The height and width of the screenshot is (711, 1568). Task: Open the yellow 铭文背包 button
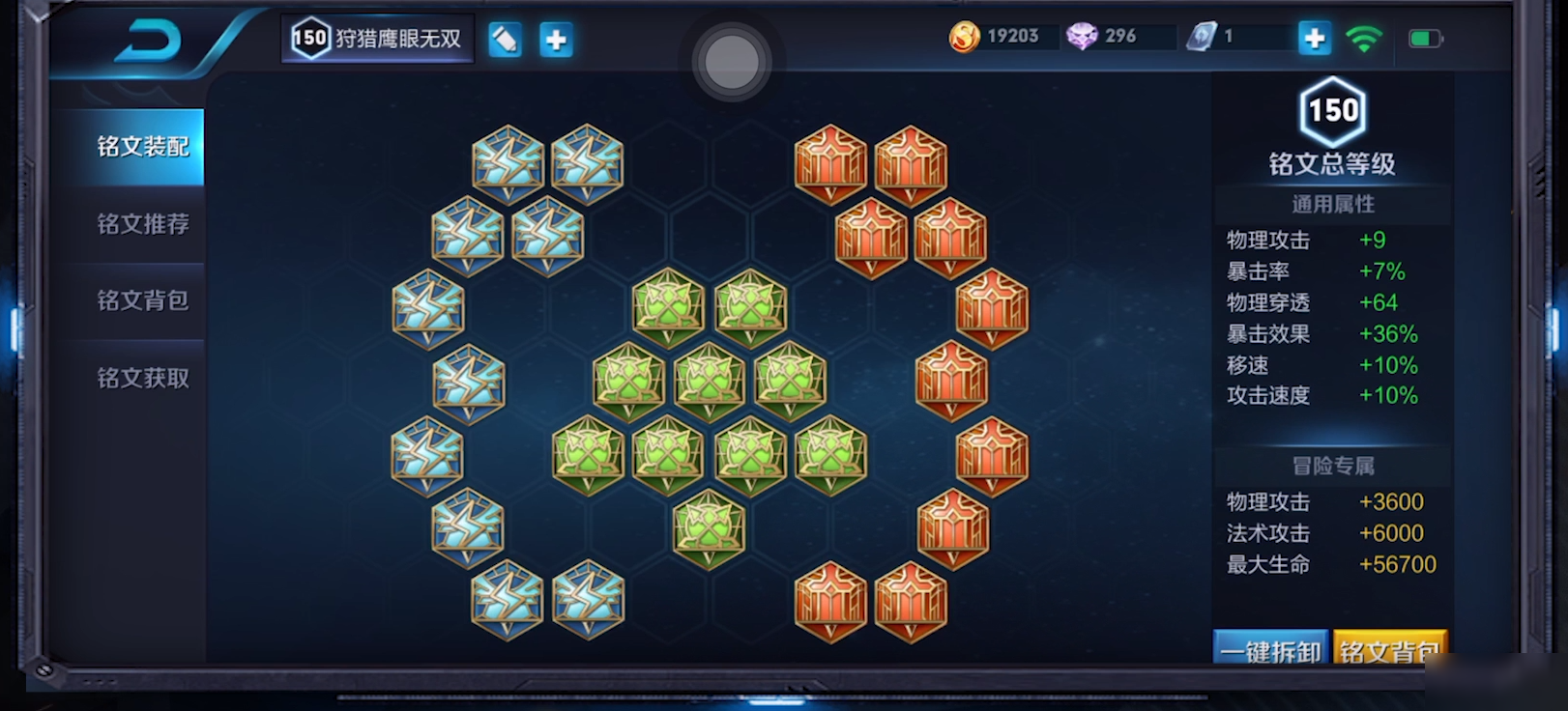[x=1389, y=650]
